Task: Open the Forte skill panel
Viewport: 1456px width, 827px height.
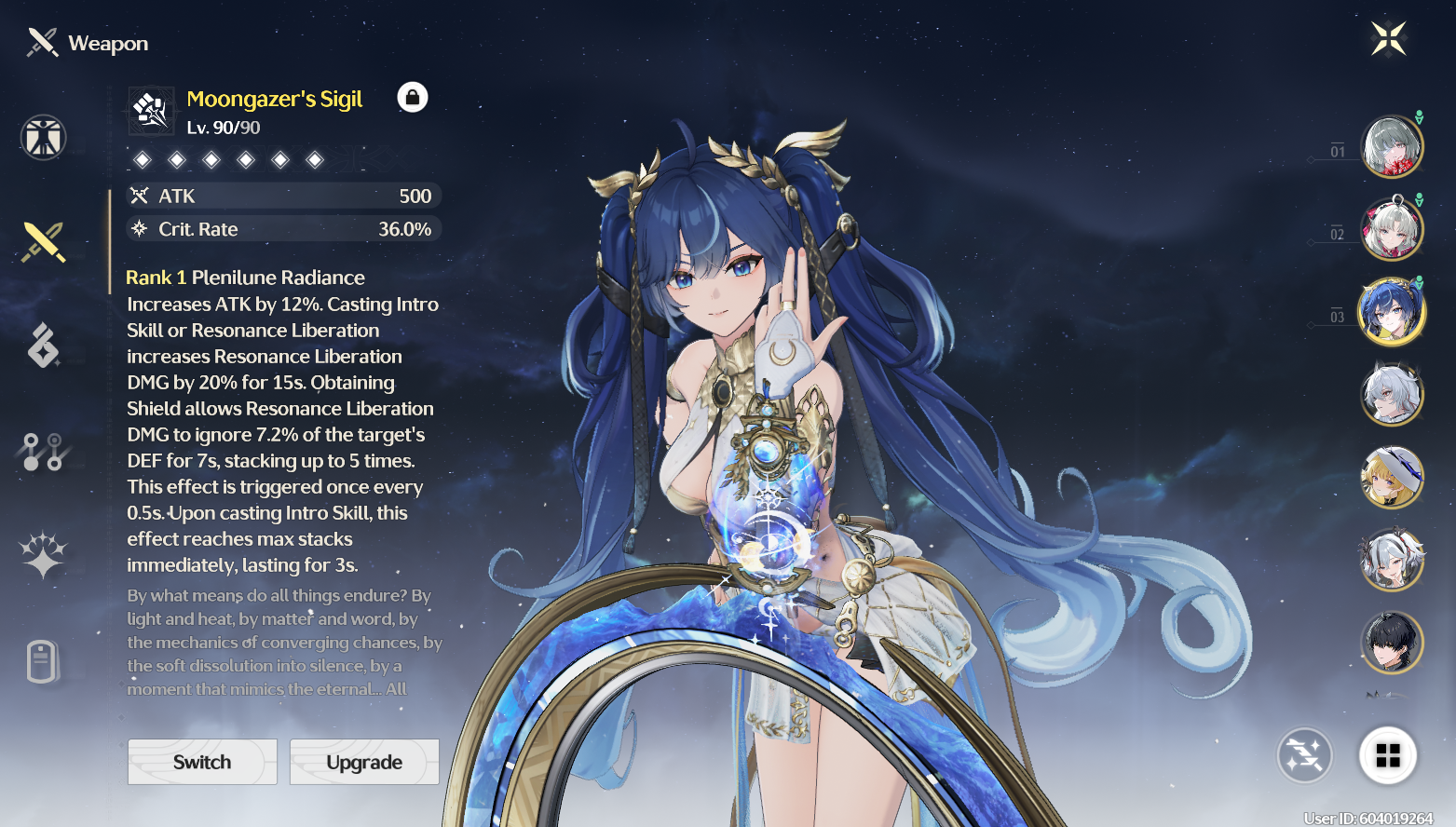Action: click(x=43, y=346)
